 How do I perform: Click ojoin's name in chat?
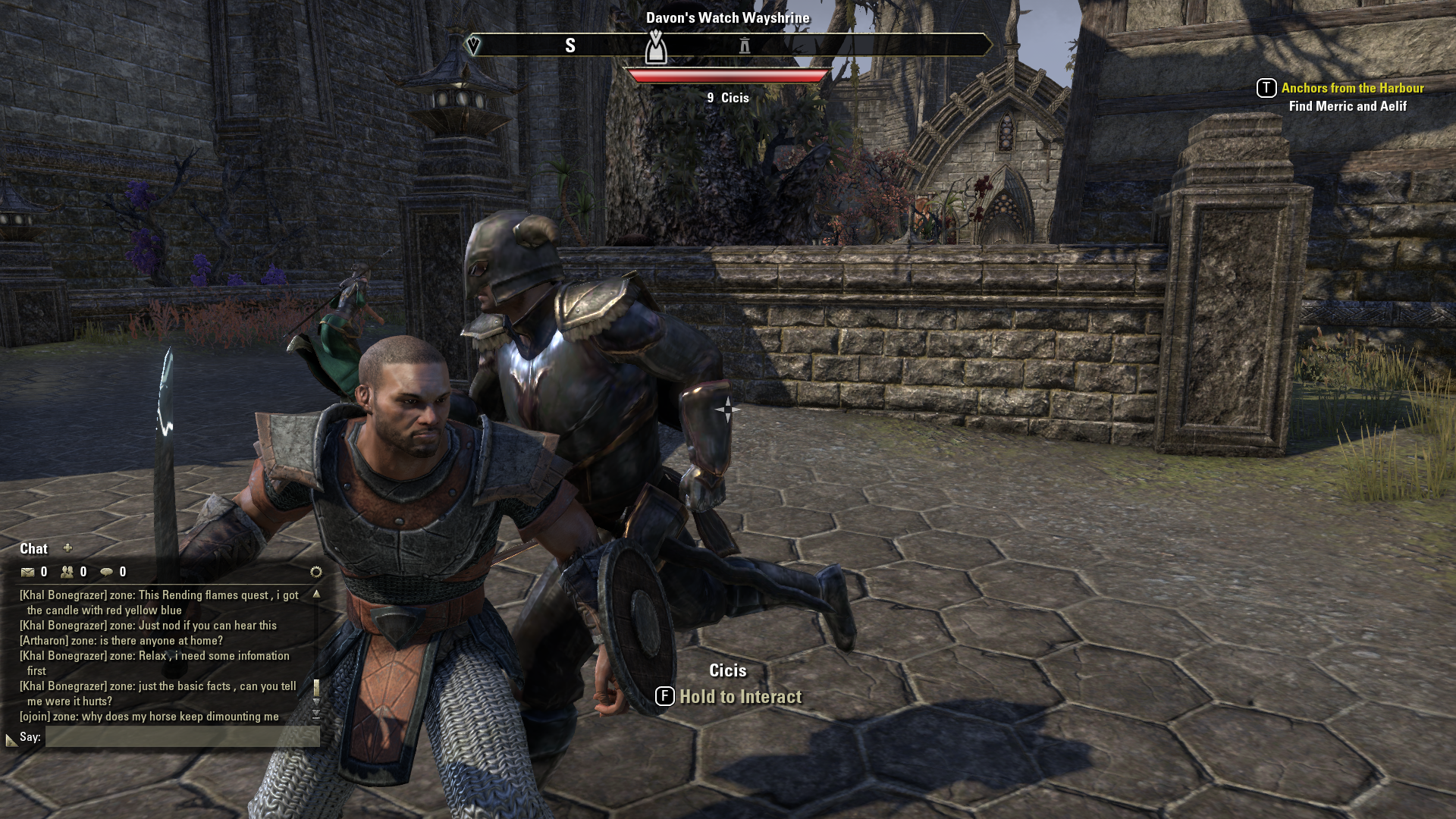pos(35,717)
